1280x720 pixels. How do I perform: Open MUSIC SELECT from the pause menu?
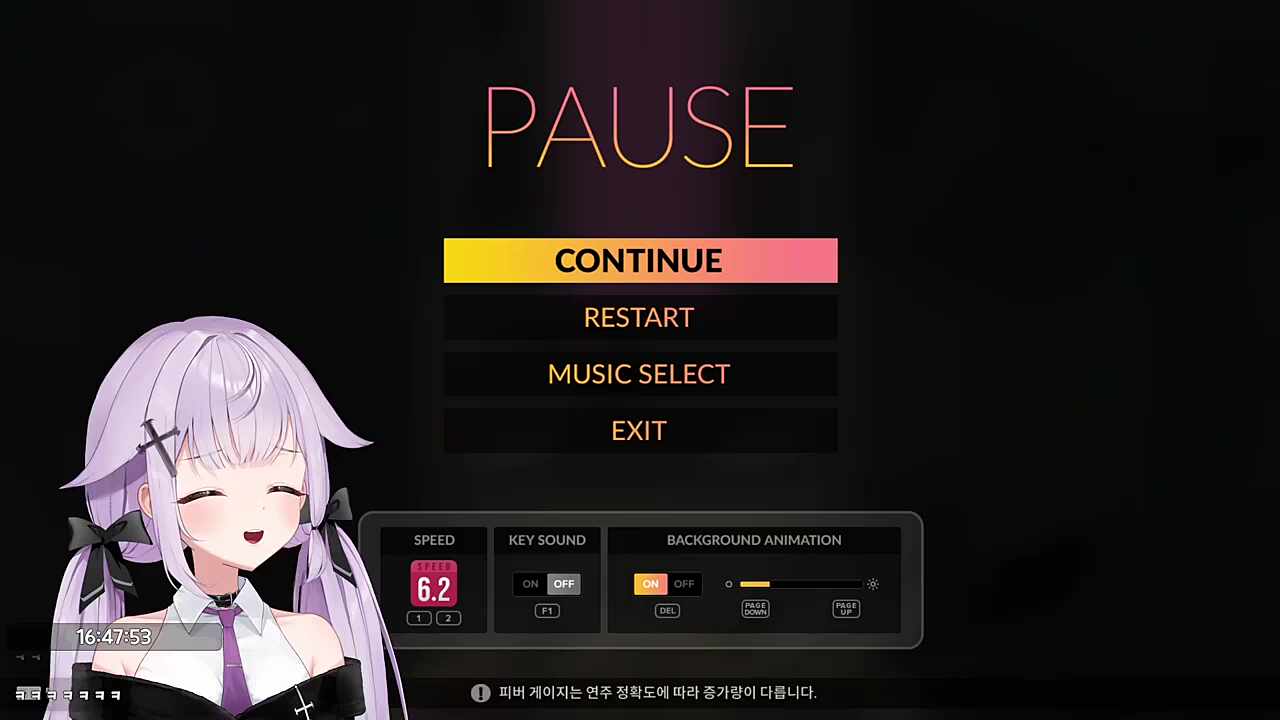tap(639, 373)
